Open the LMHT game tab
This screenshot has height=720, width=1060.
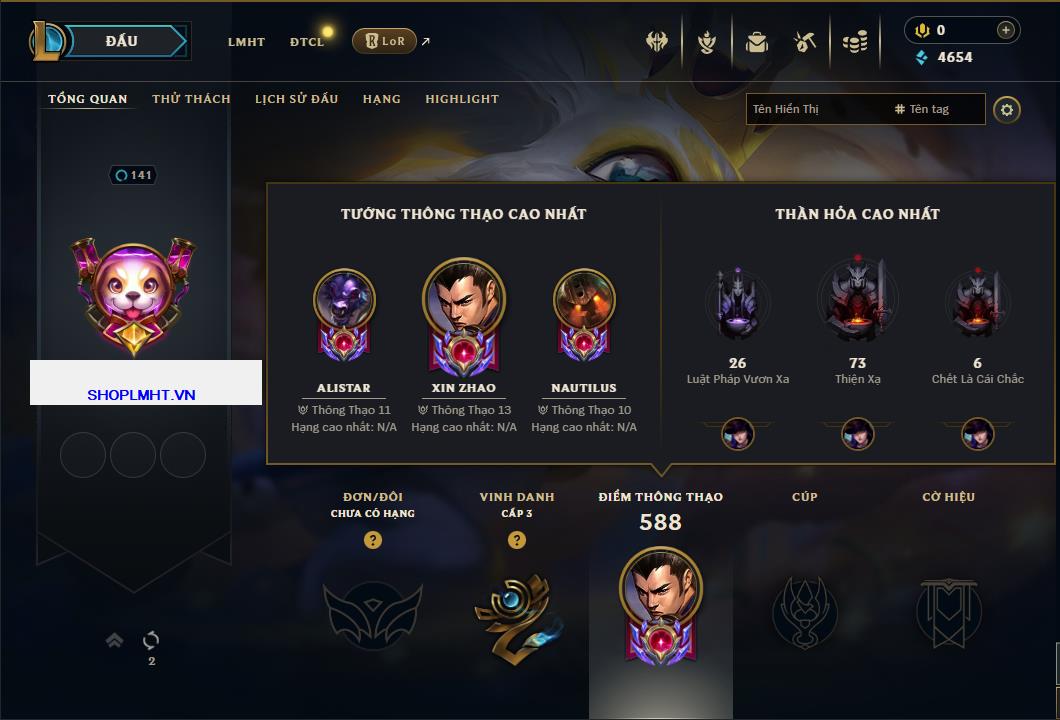click(246, 42)
